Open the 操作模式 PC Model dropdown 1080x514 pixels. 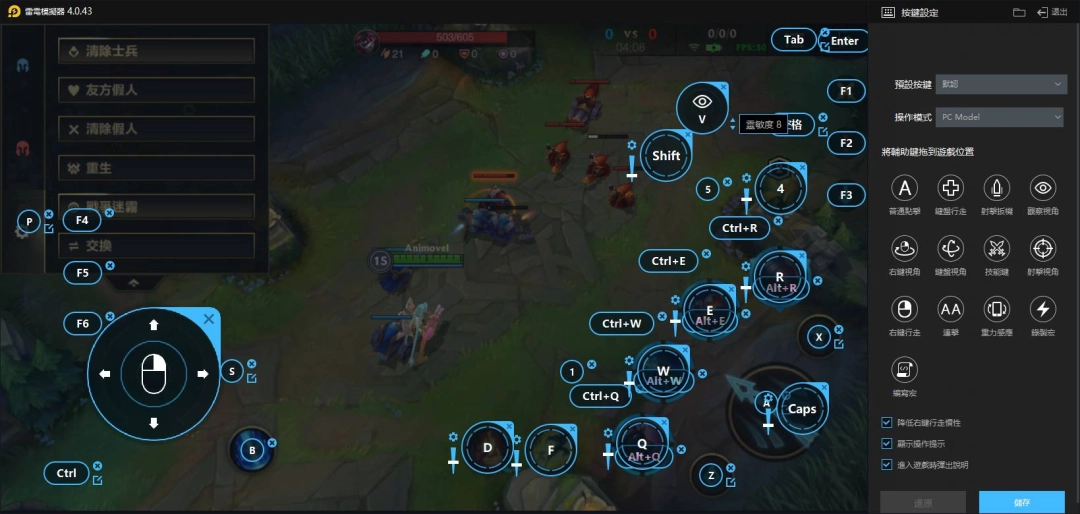1002,117
